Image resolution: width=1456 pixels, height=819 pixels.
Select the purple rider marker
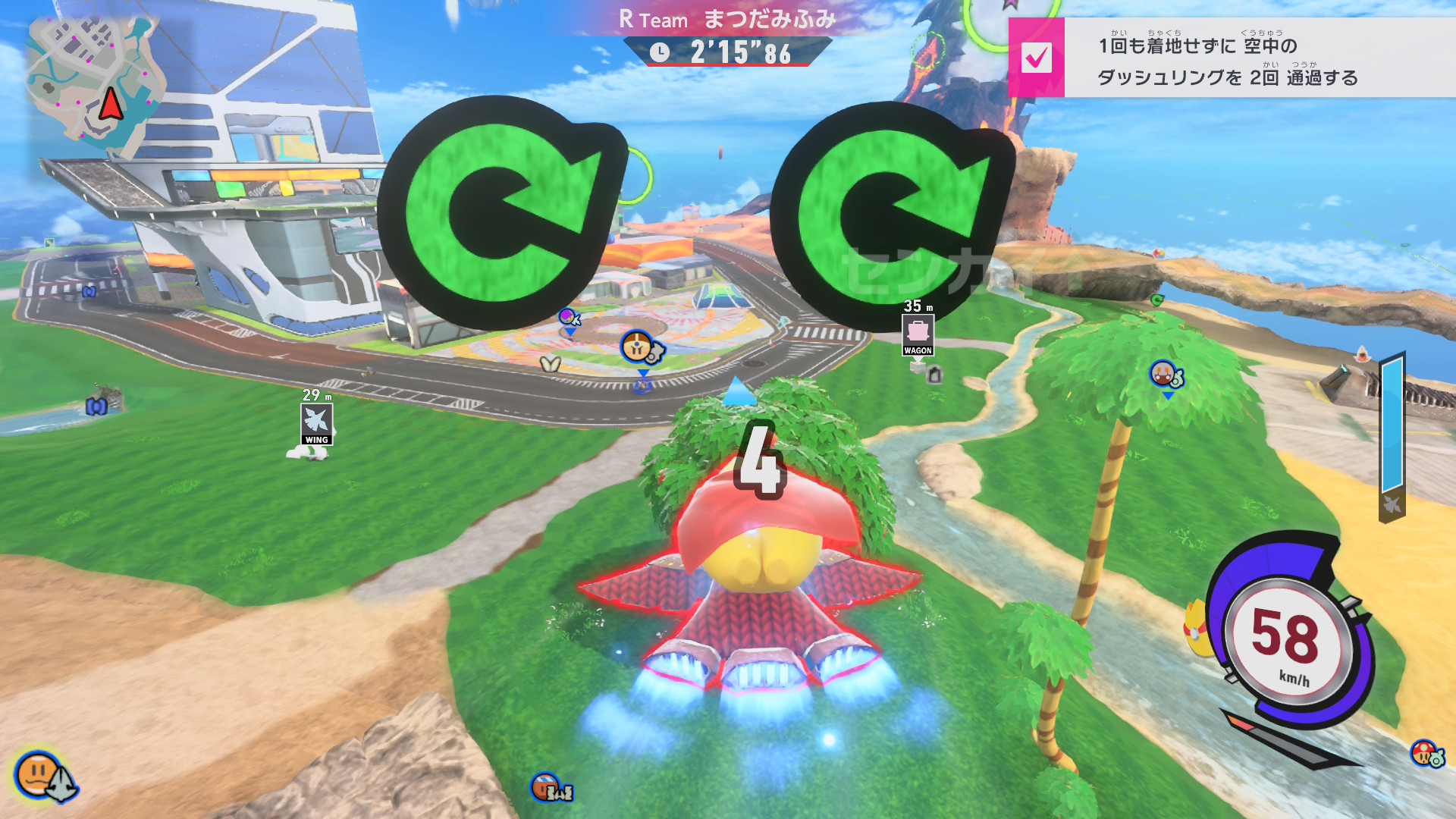[568, 317]
